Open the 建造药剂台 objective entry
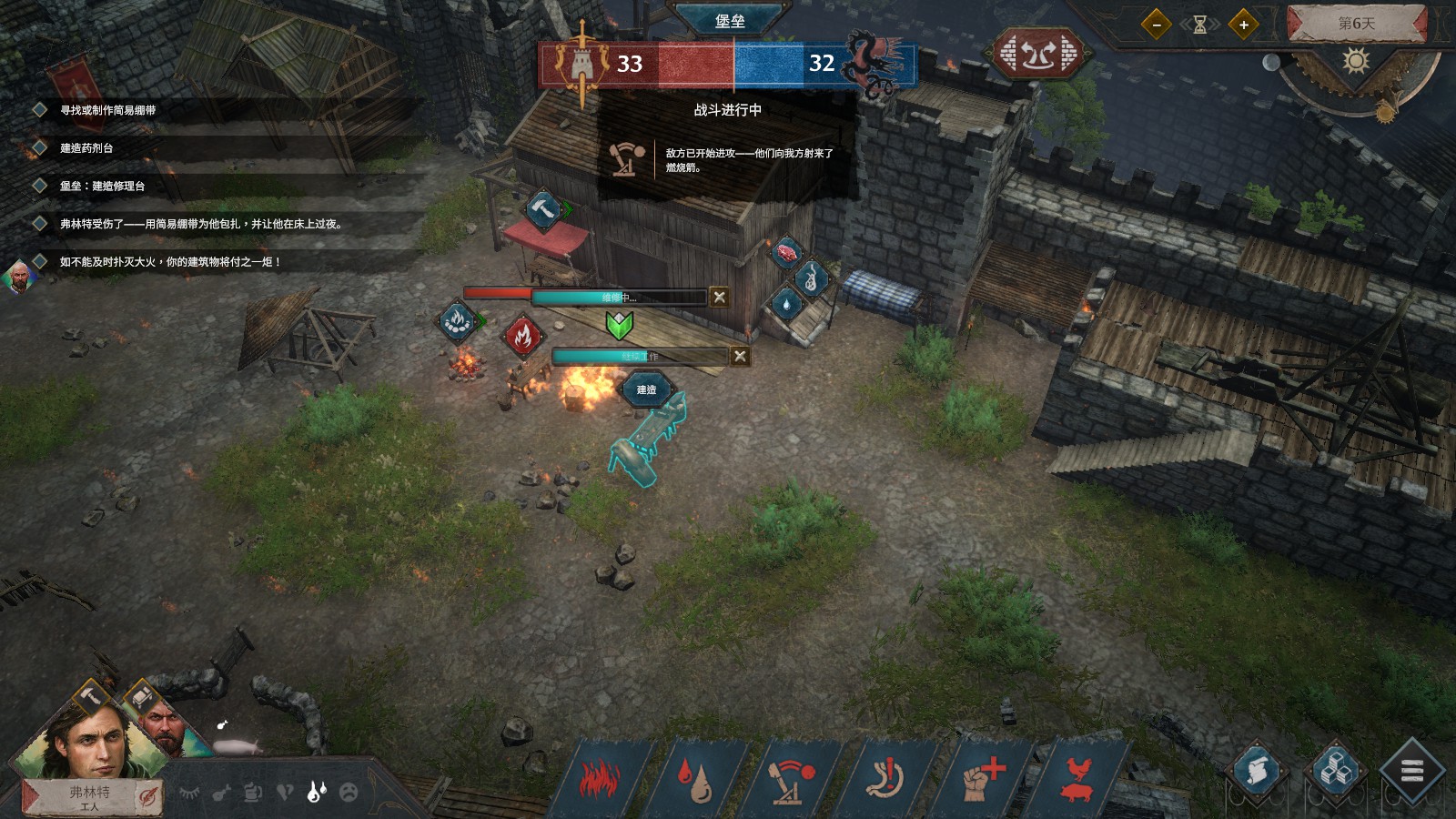 tap(86, 147)
